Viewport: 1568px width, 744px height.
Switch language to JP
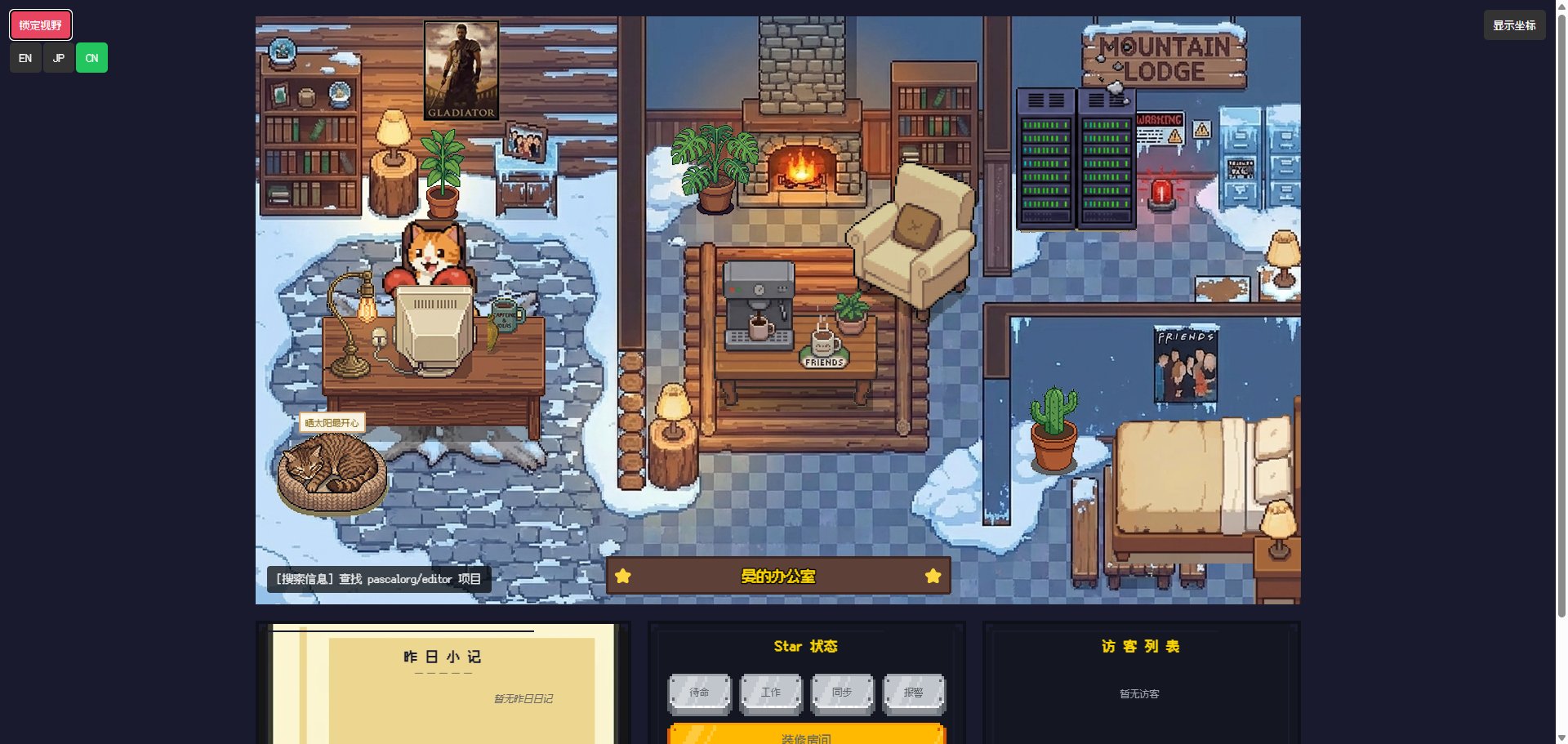tap(59, 58)
